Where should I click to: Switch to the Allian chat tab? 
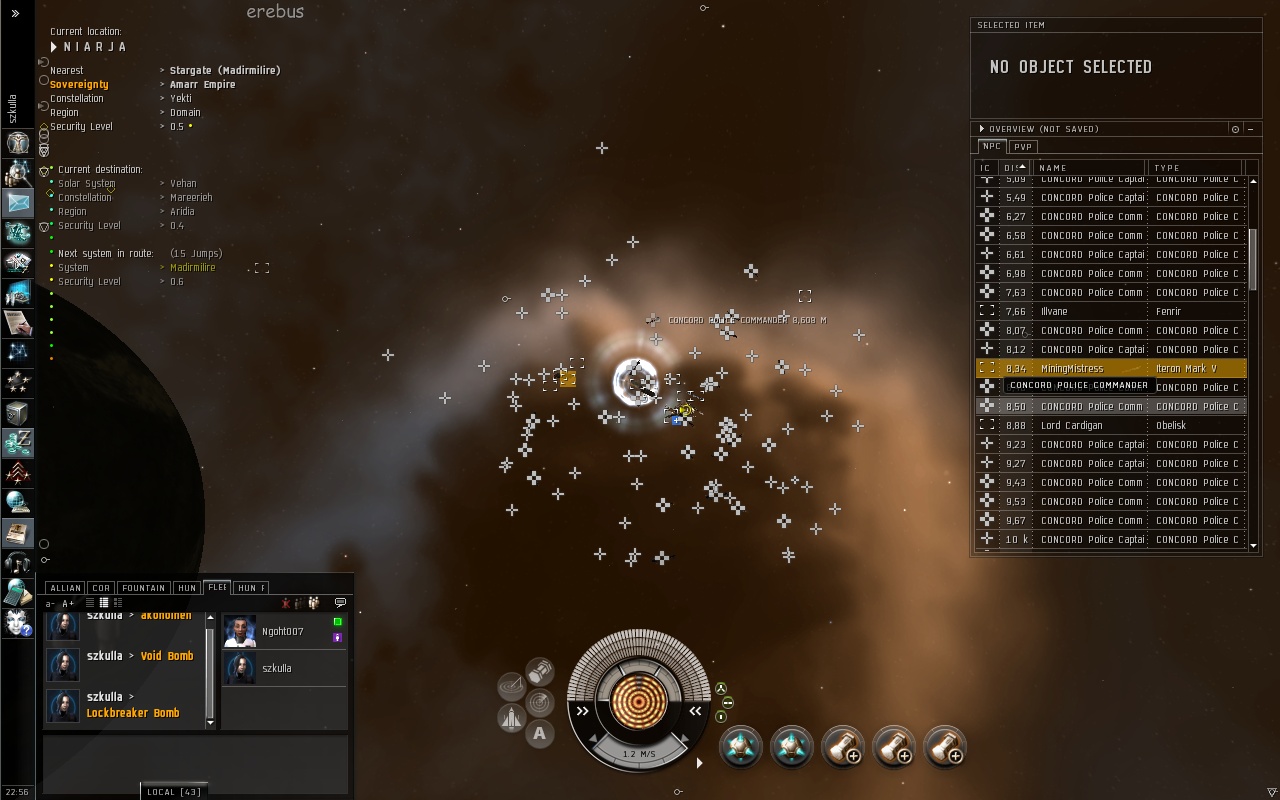65,588
